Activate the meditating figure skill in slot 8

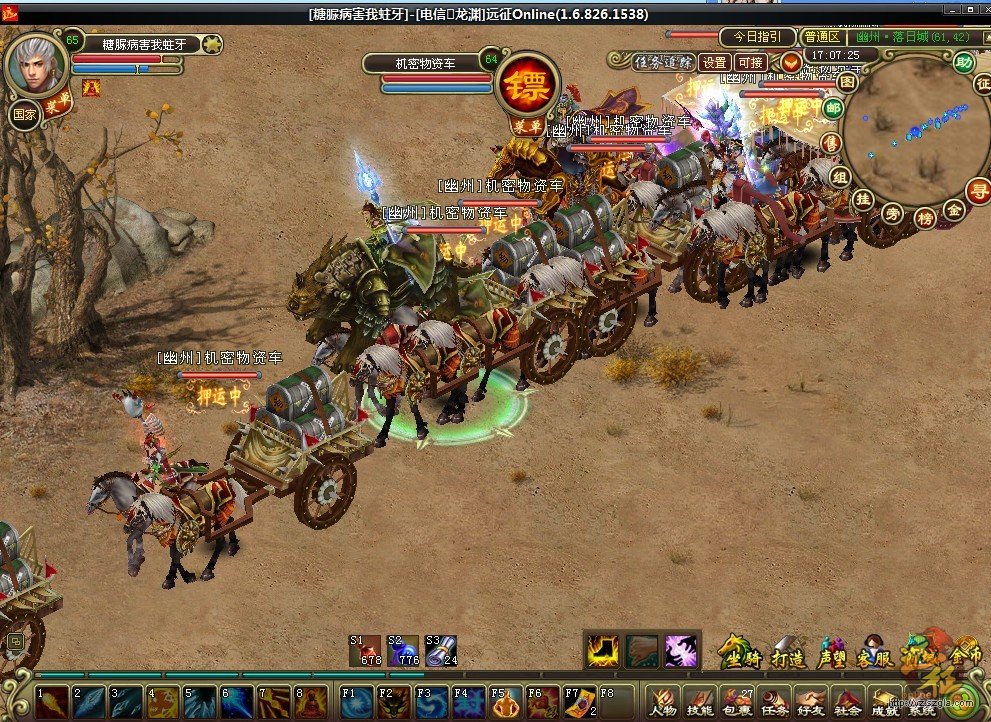coord(311,701)
